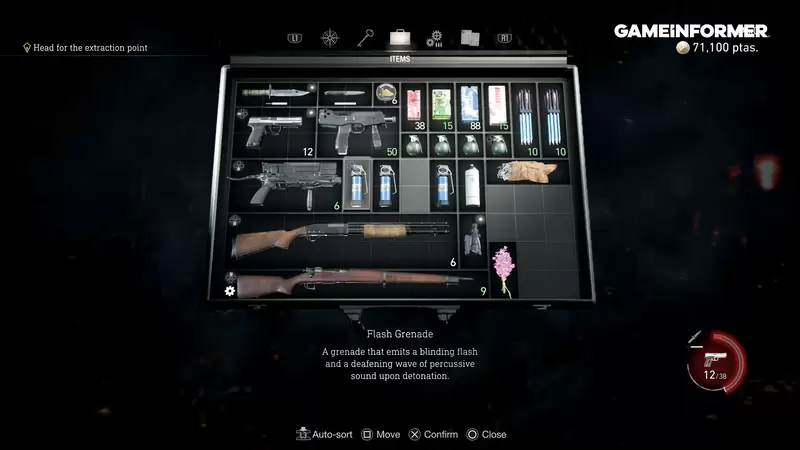800x450 pixels.
Task: Select the pink flower bouquet item
Action: point(503,270)
